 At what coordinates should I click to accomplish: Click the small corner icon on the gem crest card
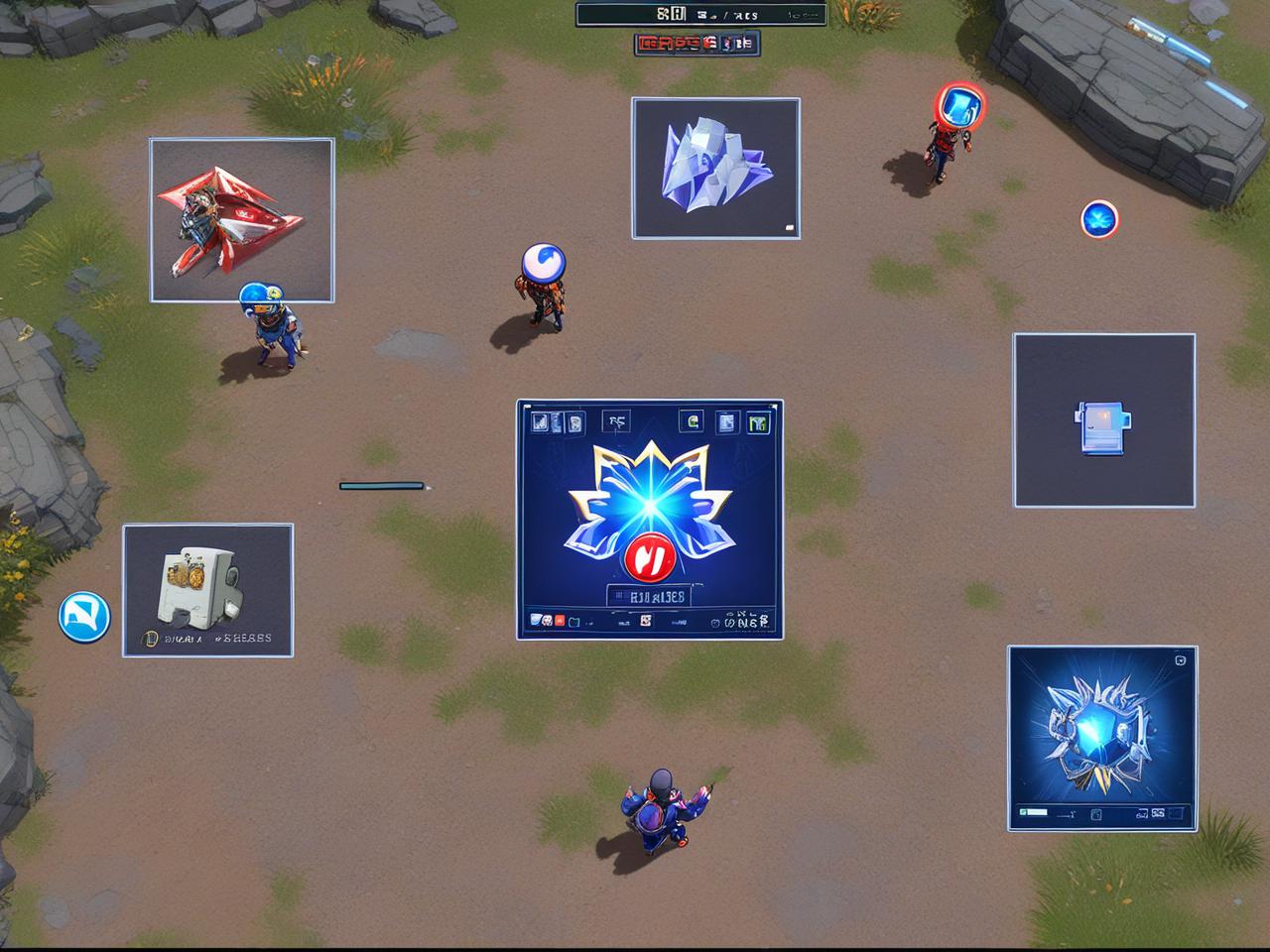pyautogui.click(x=1180, y=660)
